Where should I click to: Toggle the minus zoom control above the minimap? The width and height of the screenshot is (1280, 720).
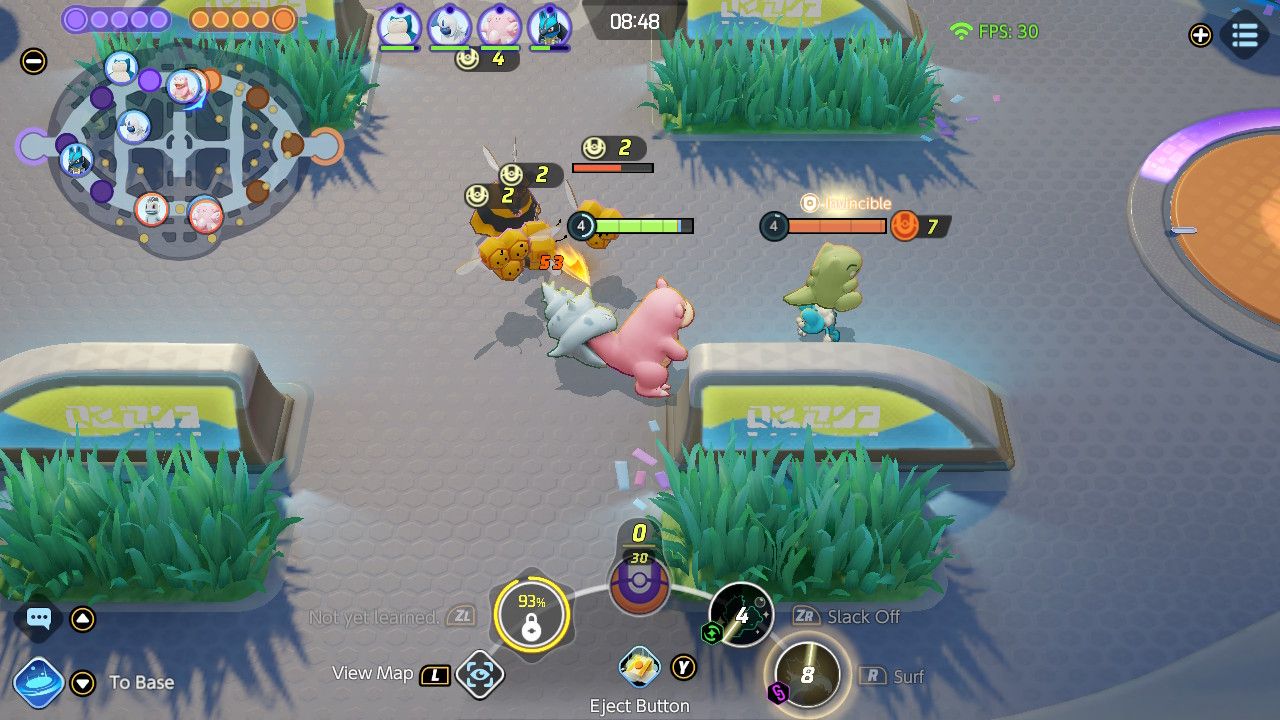click(x=35, y=62)
